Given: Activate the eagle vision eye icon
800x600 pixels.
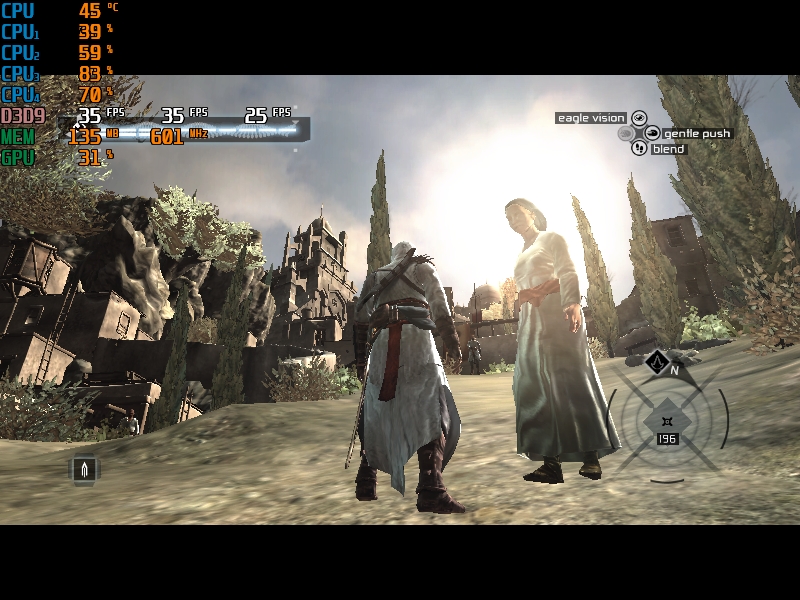Looking at the screenshot, I should pyautogui.click(x=638, y=118).
